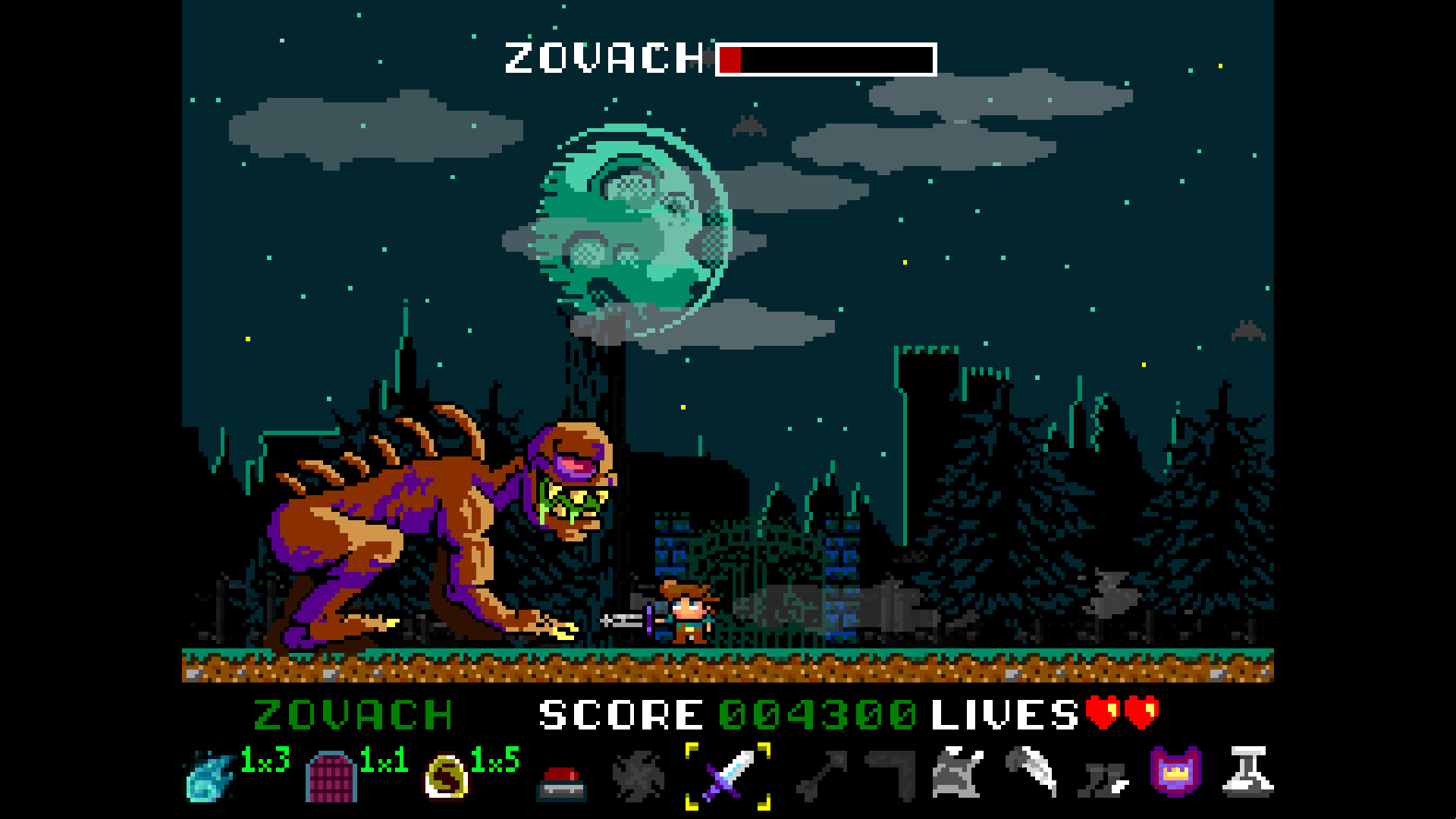This screenshot has width=1456, height=819.
Task: Choose the magenta gate item icon
Action: click(x=331, y=777)
